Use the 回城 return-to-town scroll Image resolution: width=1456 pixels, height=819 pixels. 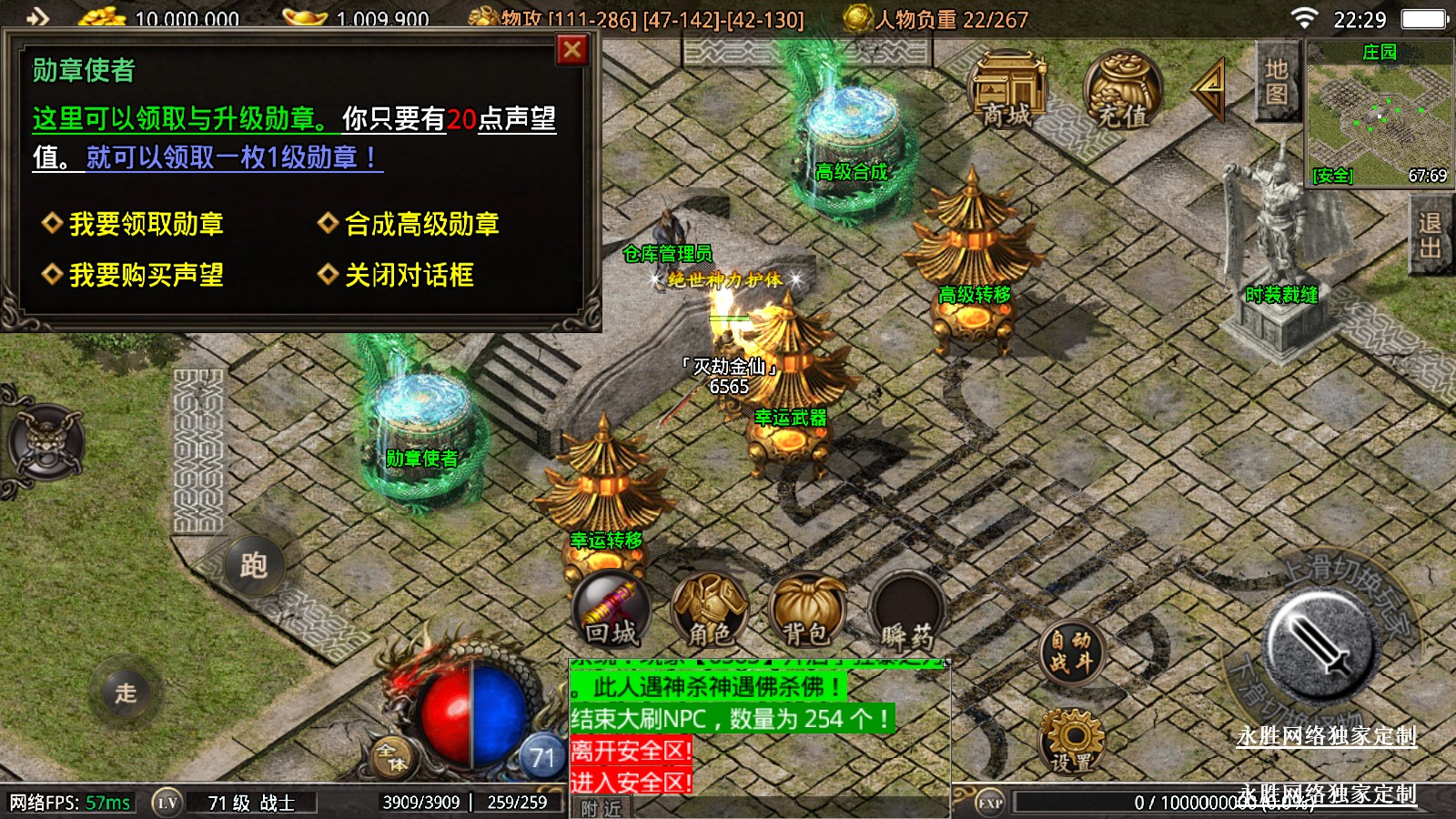point(612,612)
